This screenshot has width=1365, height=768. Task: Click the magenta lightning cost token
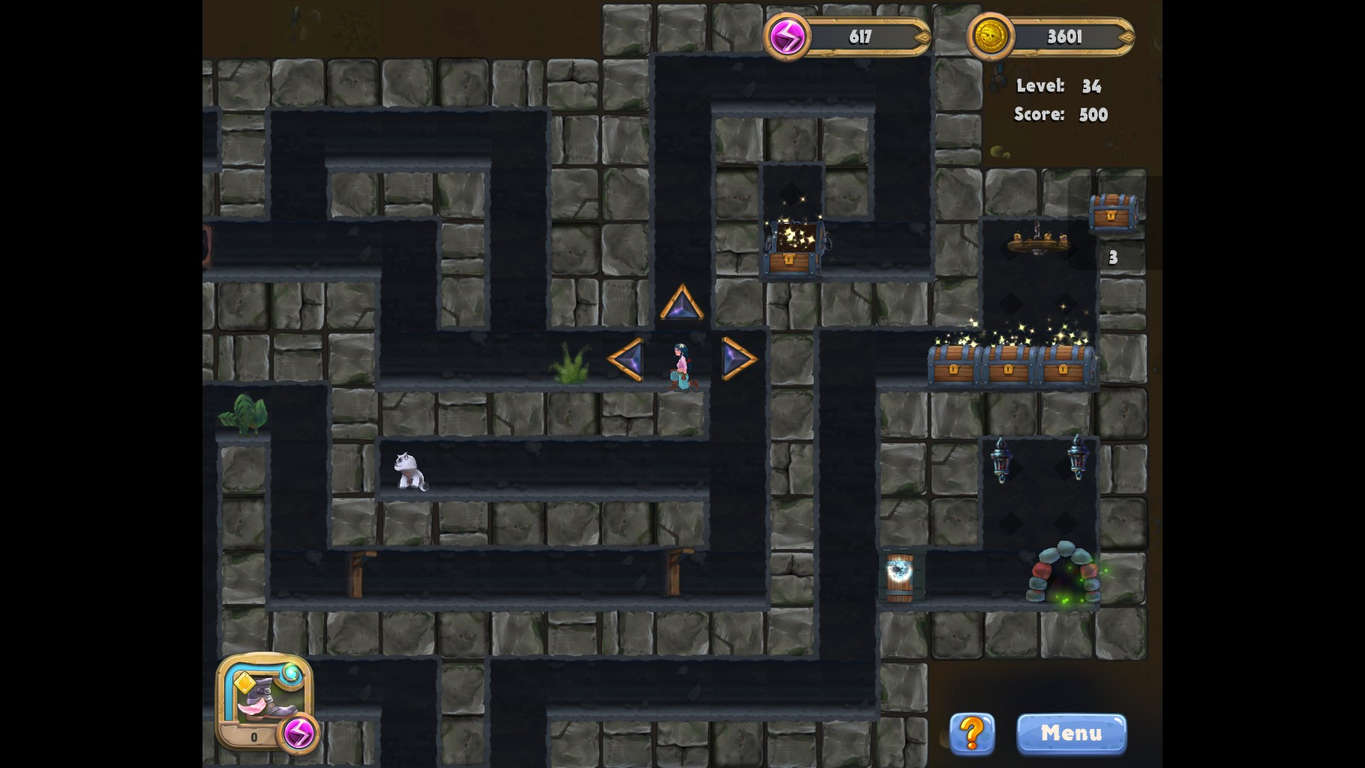coord(296,735)
